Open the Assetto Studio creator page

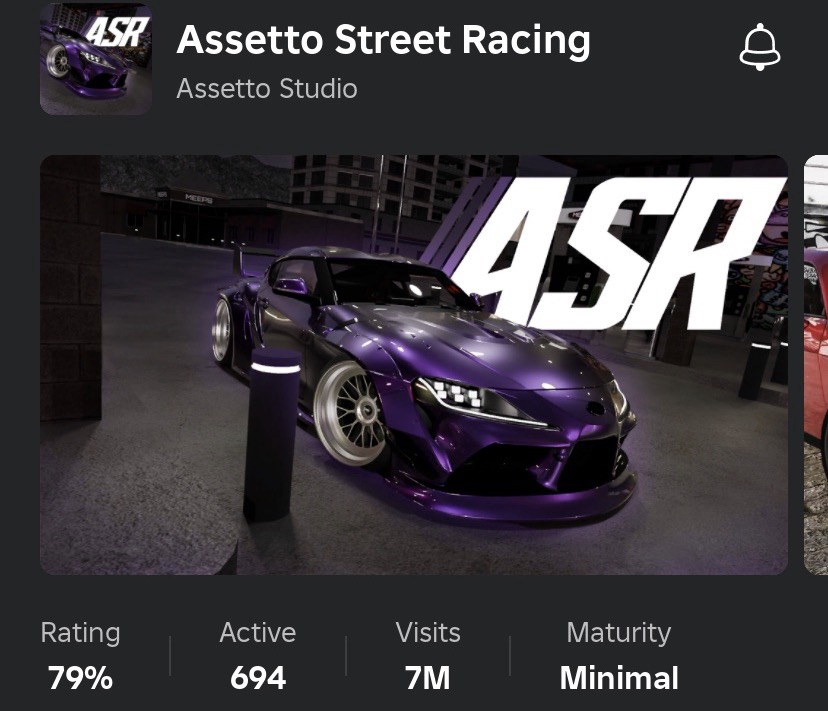coord(266,89)
